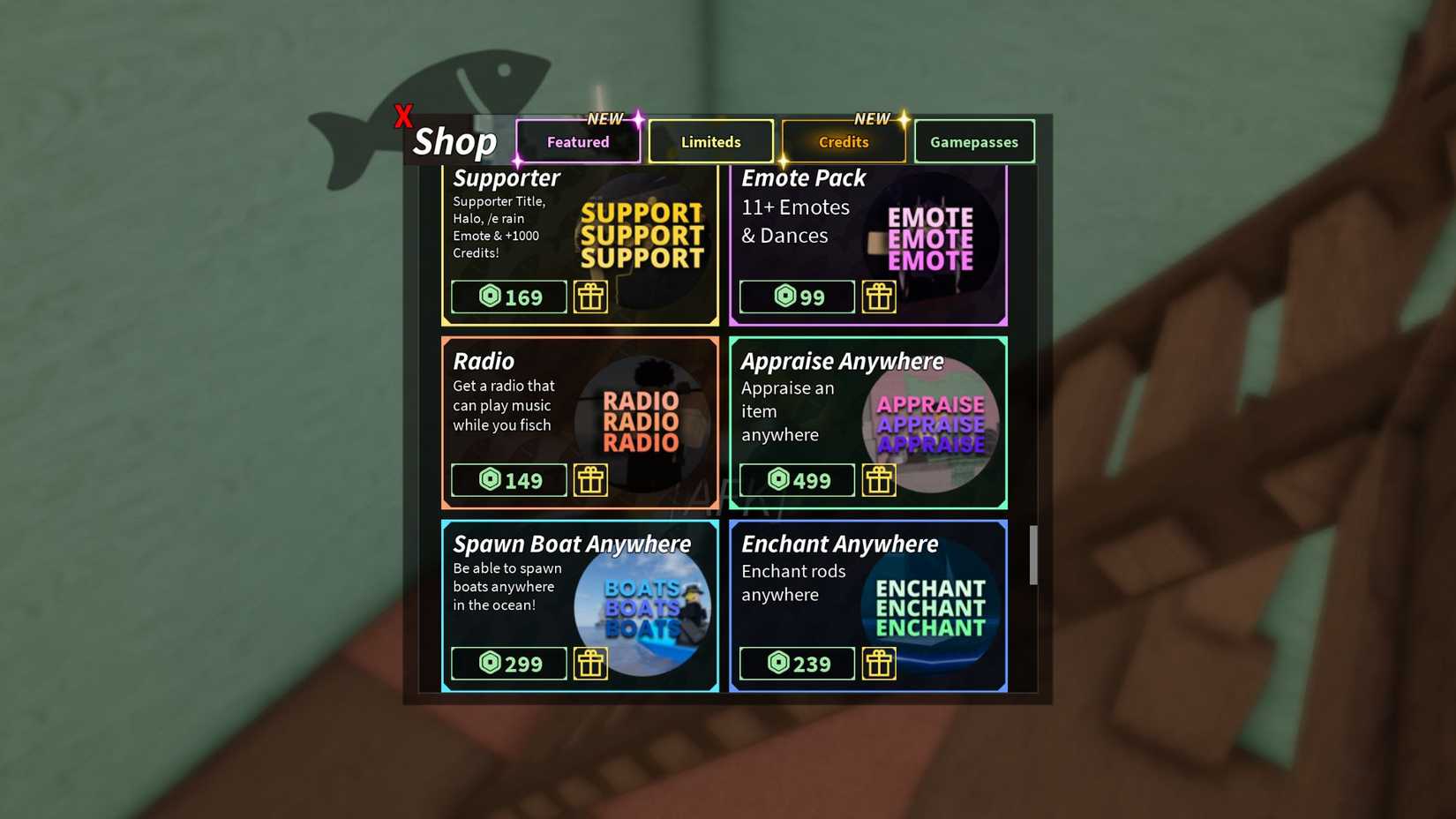
Task: Buy the Supporter pack for 169 Robux
Action: point(508,297)
